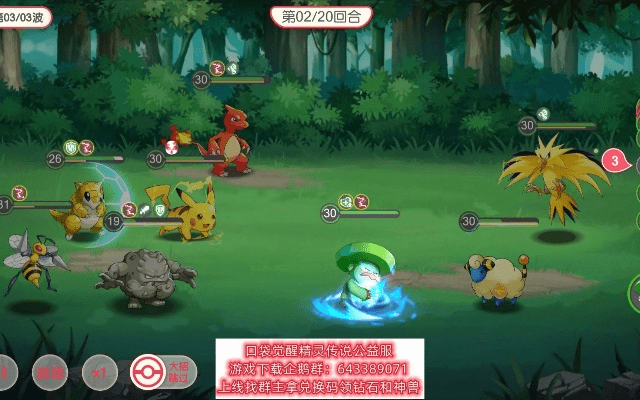Change the x1 battle speed
The image size is (640, 400).
click(x=99, y=372)
